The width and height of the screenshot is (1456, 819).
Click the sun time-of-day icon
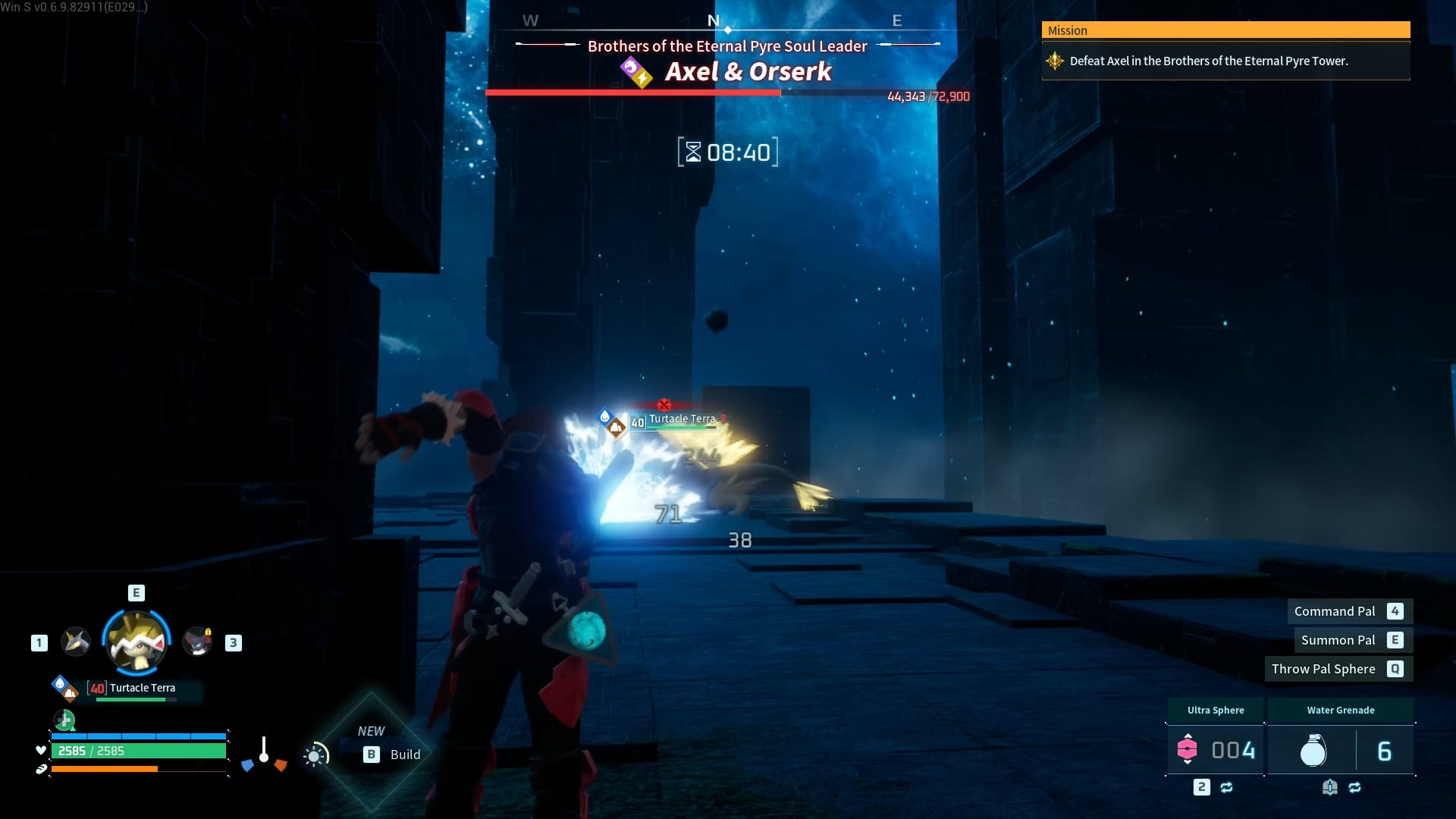coord(315,755)
